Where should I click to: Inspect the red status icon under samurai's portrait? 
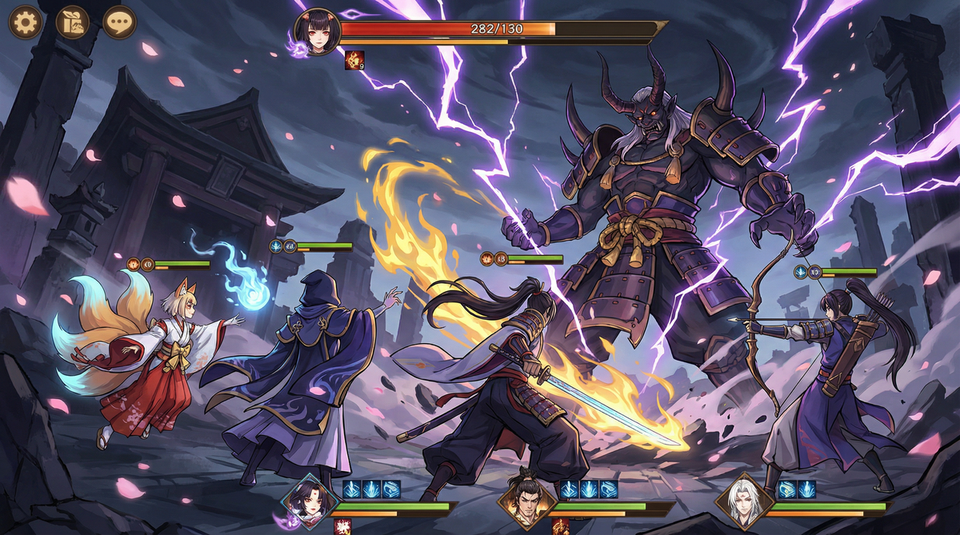(x=559, y=526)
